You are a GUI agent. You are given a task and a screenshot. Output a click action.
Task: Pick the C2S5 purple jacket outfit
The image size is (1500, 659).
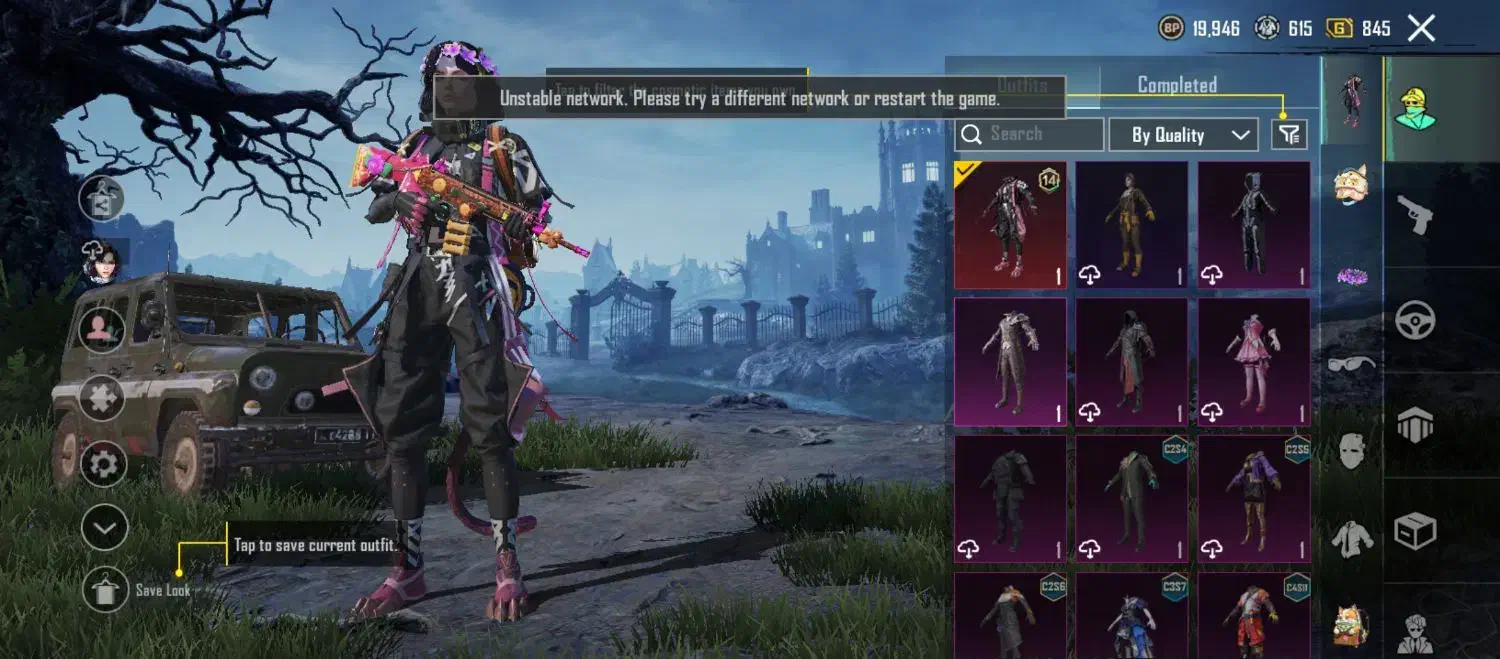click(x=1254, y=497)
